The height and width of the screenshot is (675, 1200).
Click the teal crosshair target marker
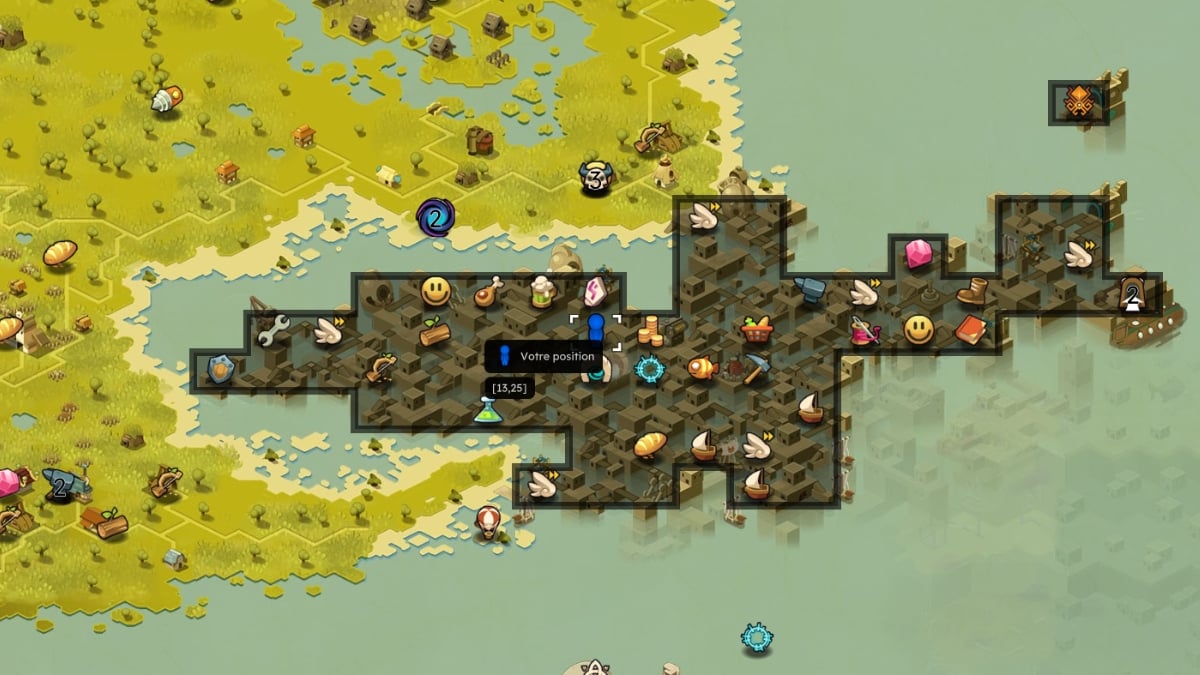[x=650, y=369]
